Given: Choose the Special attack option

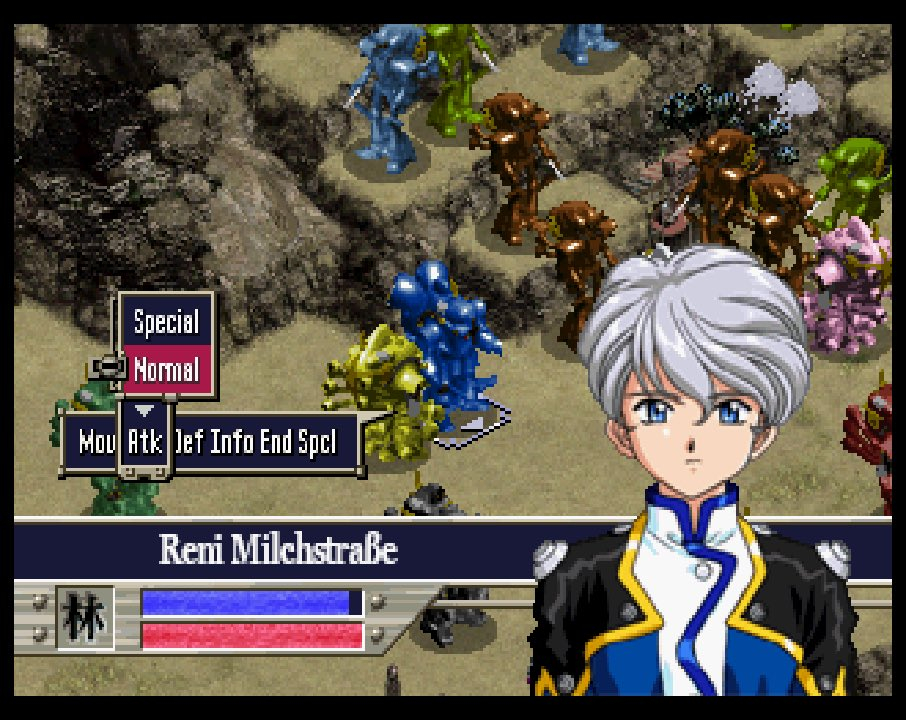Looking at the screenshot, I should coord(166,322).
